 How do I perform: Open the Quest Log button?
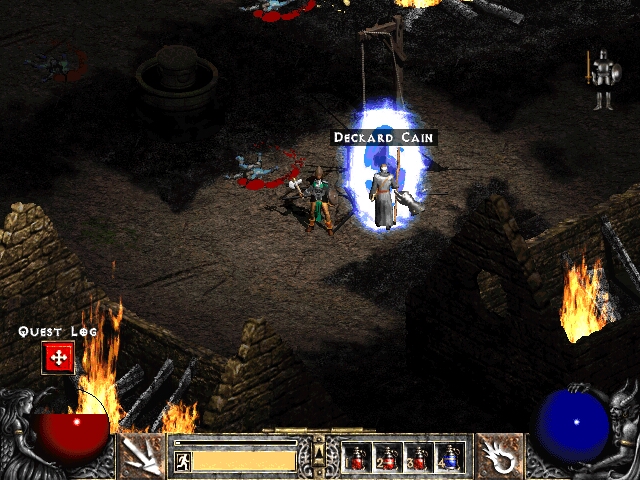tap(57, 357)
